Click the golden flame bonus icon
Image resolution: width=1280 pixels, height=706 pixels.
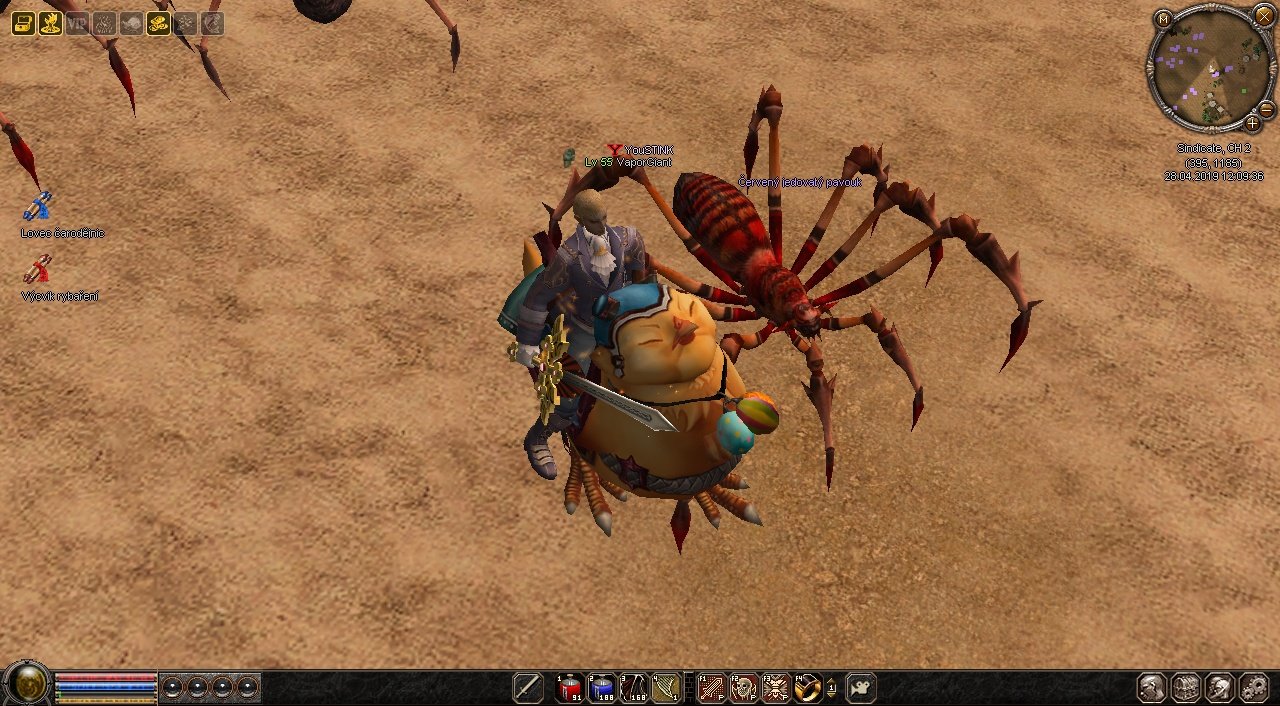pyautogui.click(x=50, y=24)
